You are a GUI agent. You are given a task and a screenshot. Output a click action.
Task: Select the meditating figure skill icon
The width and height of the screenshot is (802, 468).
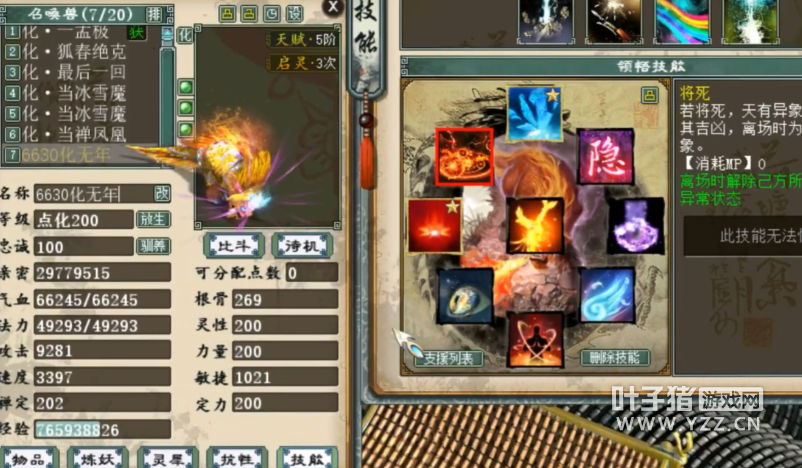tap(535, 339)
